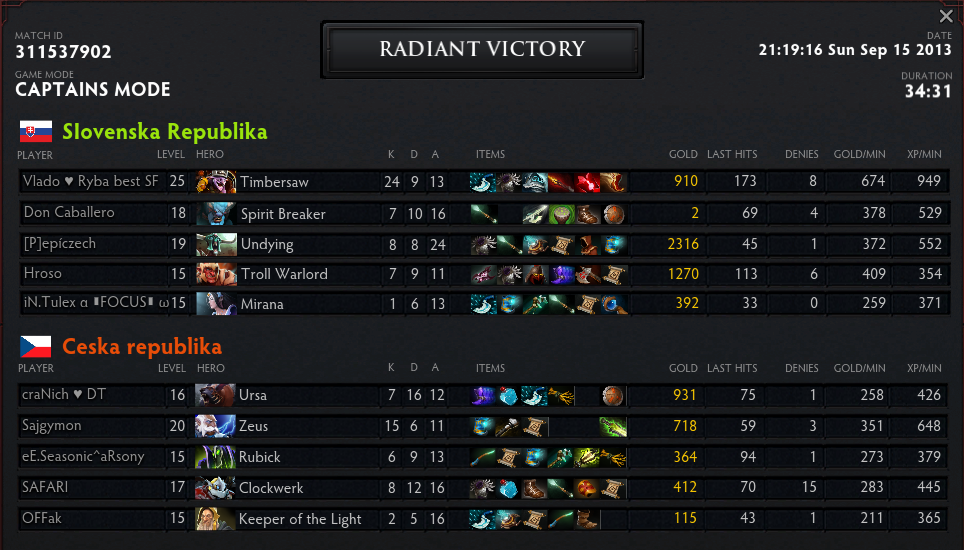Select player Vlado ♥ Ryba best SF
The image size is (964, 550).
coord(90,182)
